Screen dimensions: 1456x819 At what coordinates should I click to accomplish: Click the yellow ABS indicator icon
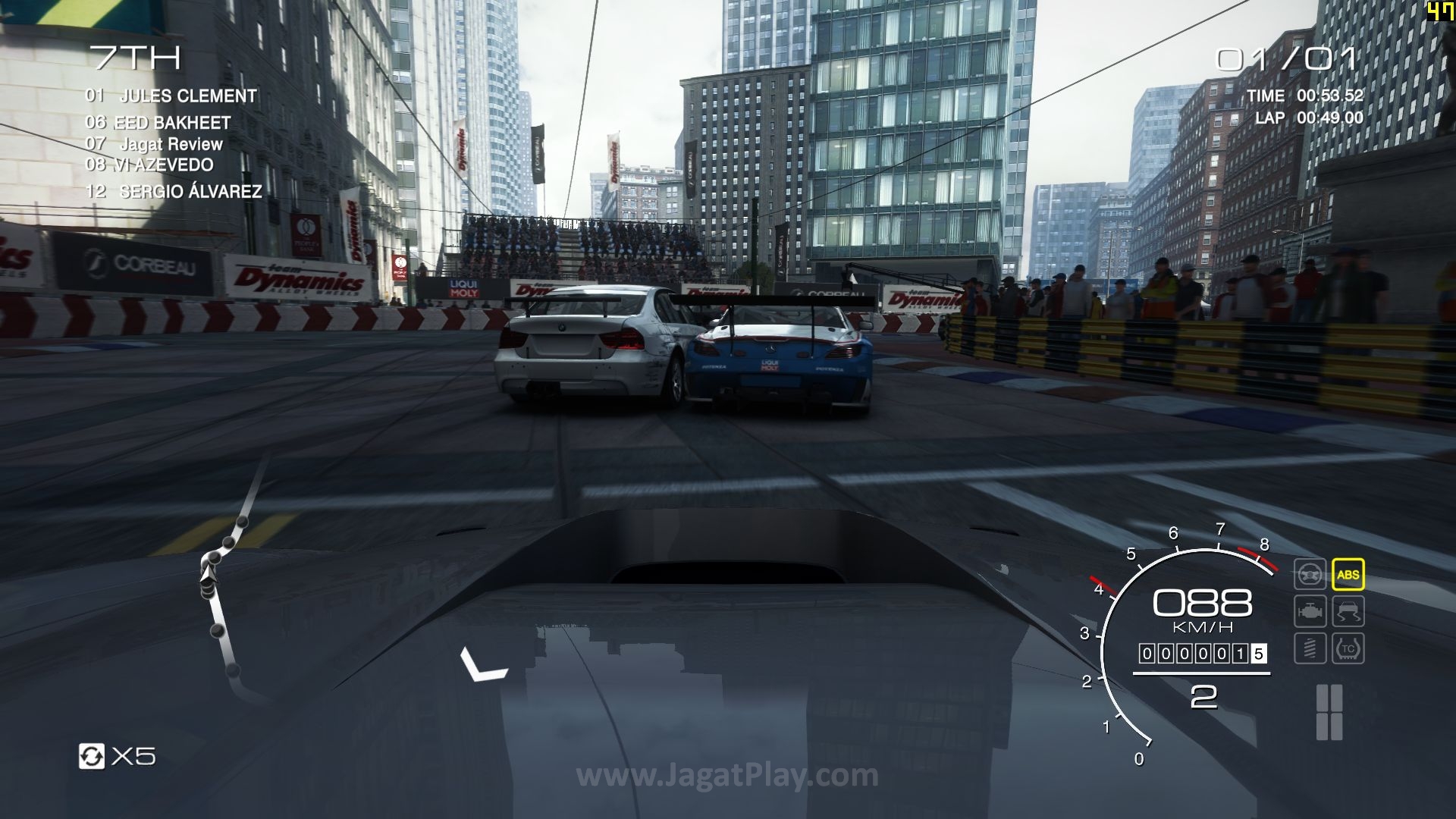tap(1348, 574)
